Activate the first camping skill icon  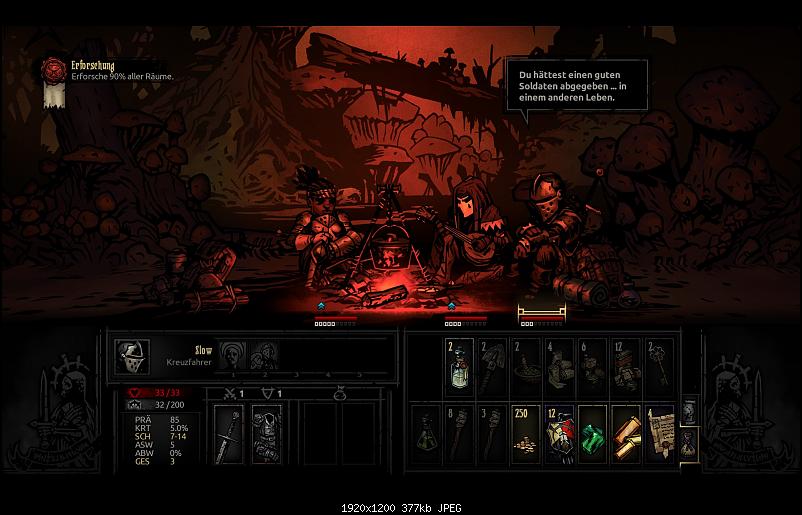click(x=233, y=355)
